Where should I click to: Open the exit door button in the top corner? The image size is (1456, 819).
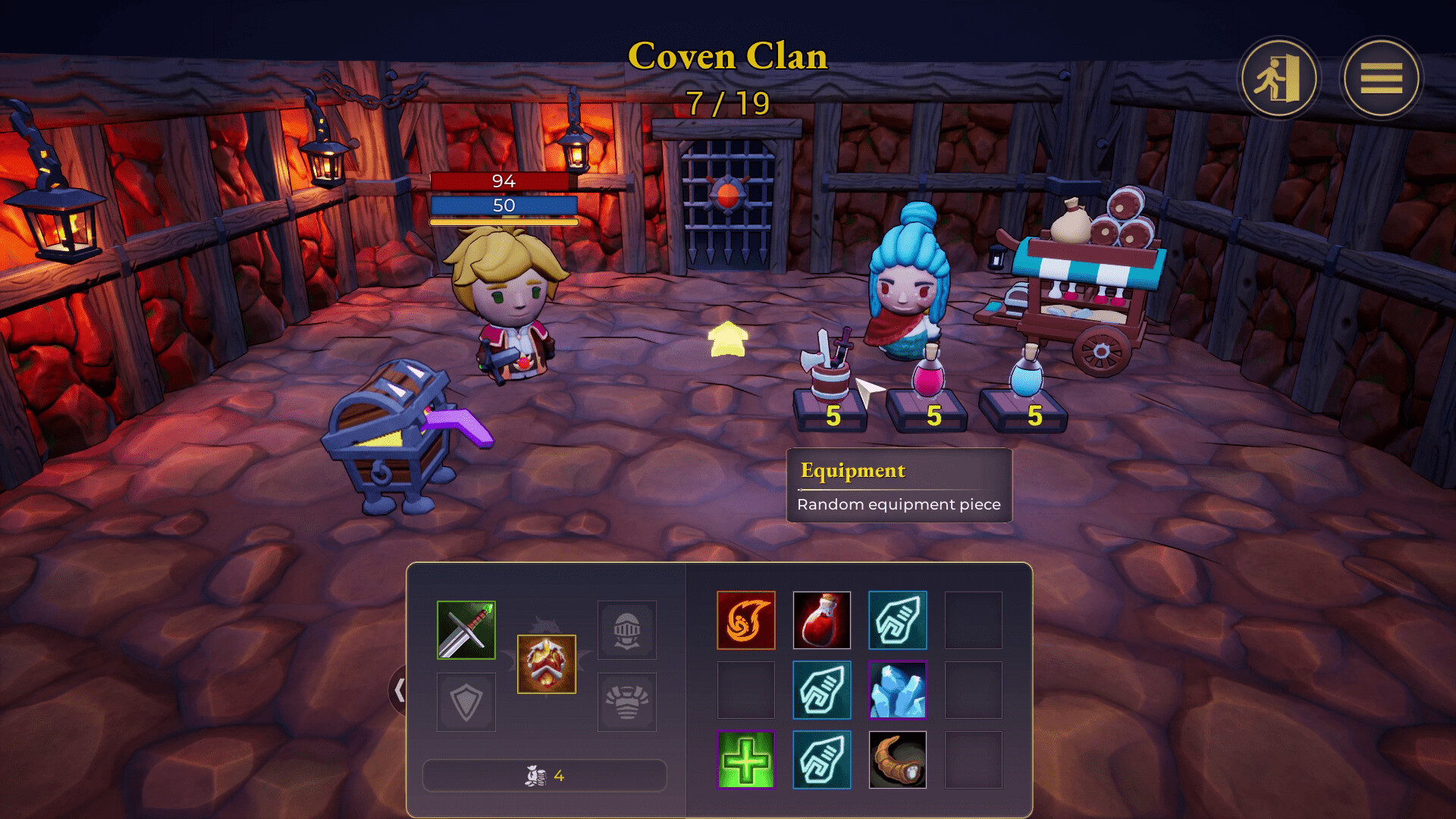pyautogui.click(x=1278, y=78)
